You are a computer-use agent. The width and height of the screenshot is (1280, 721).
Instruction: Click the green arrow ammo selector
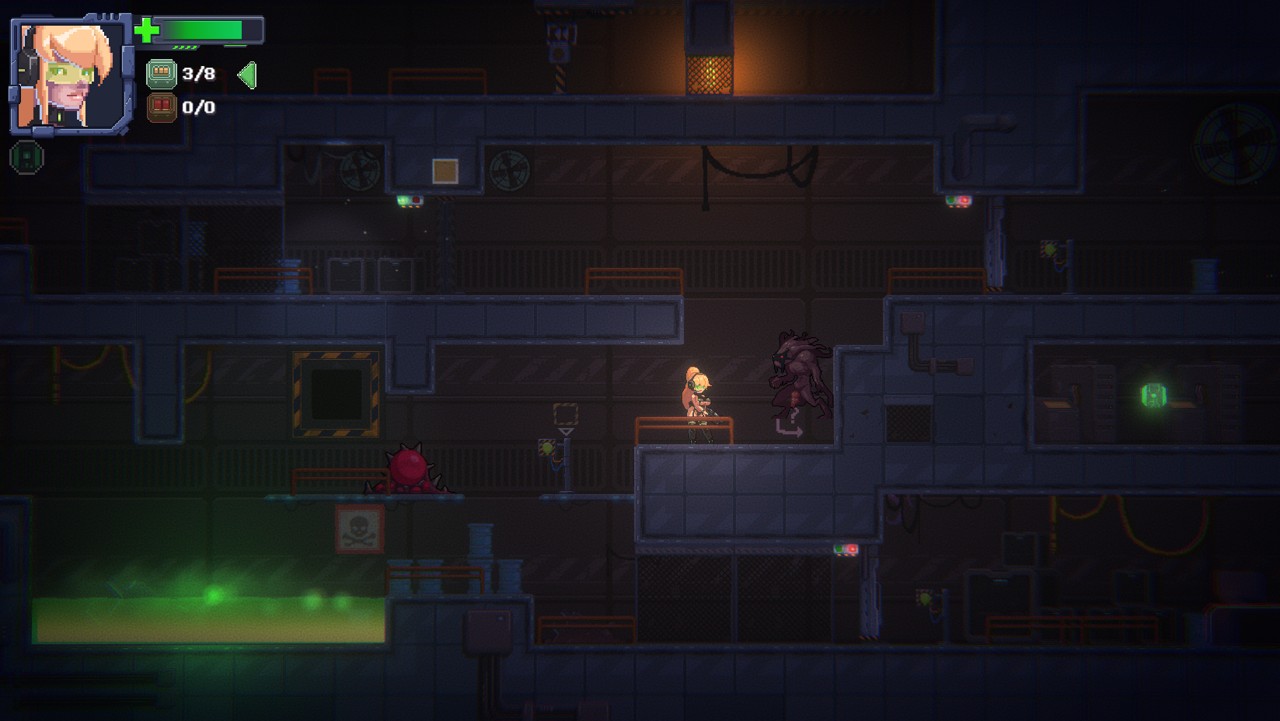(x=247, y=74)
